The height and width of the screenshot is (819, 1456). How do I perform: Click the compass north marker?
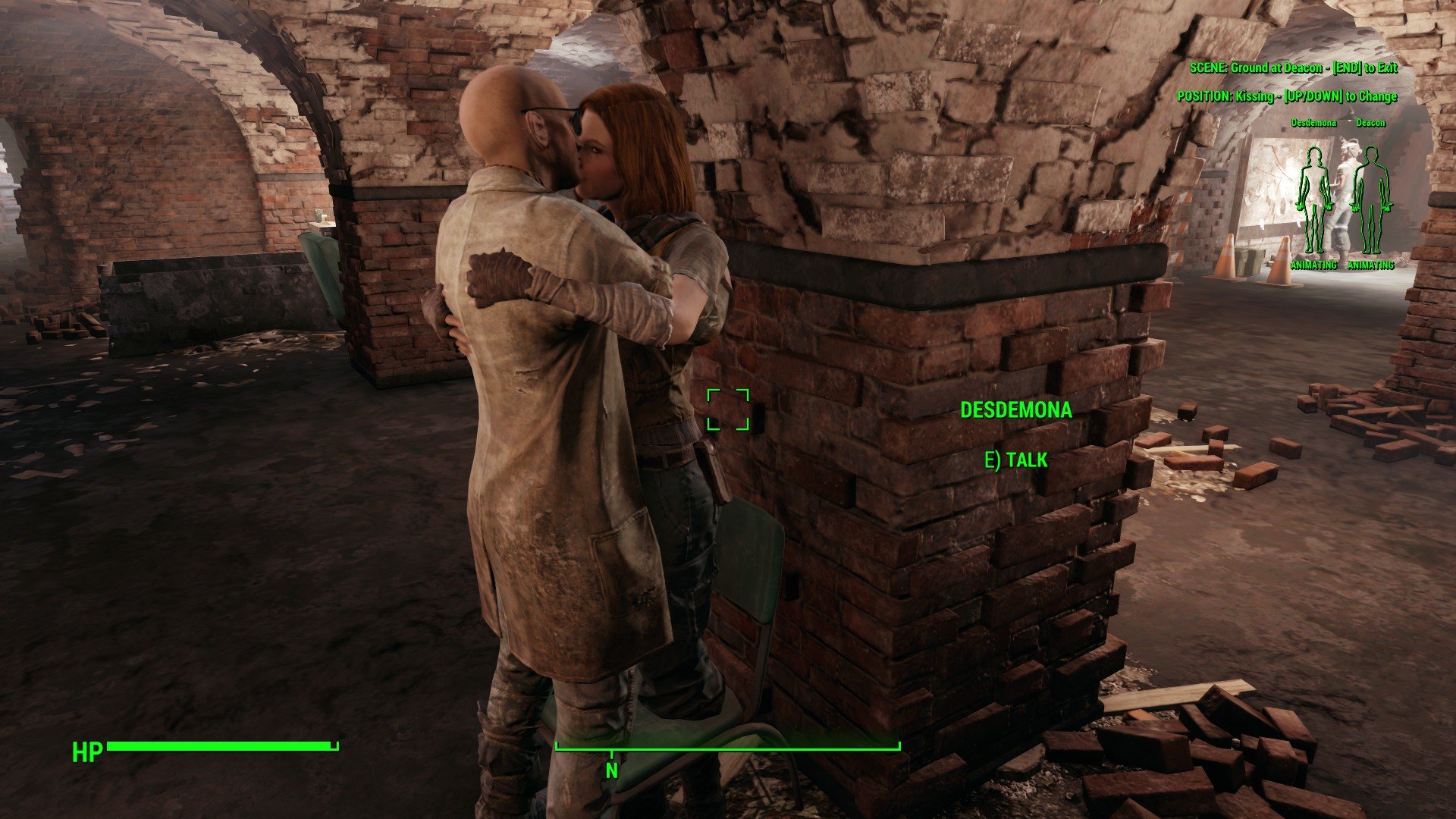[x=611, y=769]
